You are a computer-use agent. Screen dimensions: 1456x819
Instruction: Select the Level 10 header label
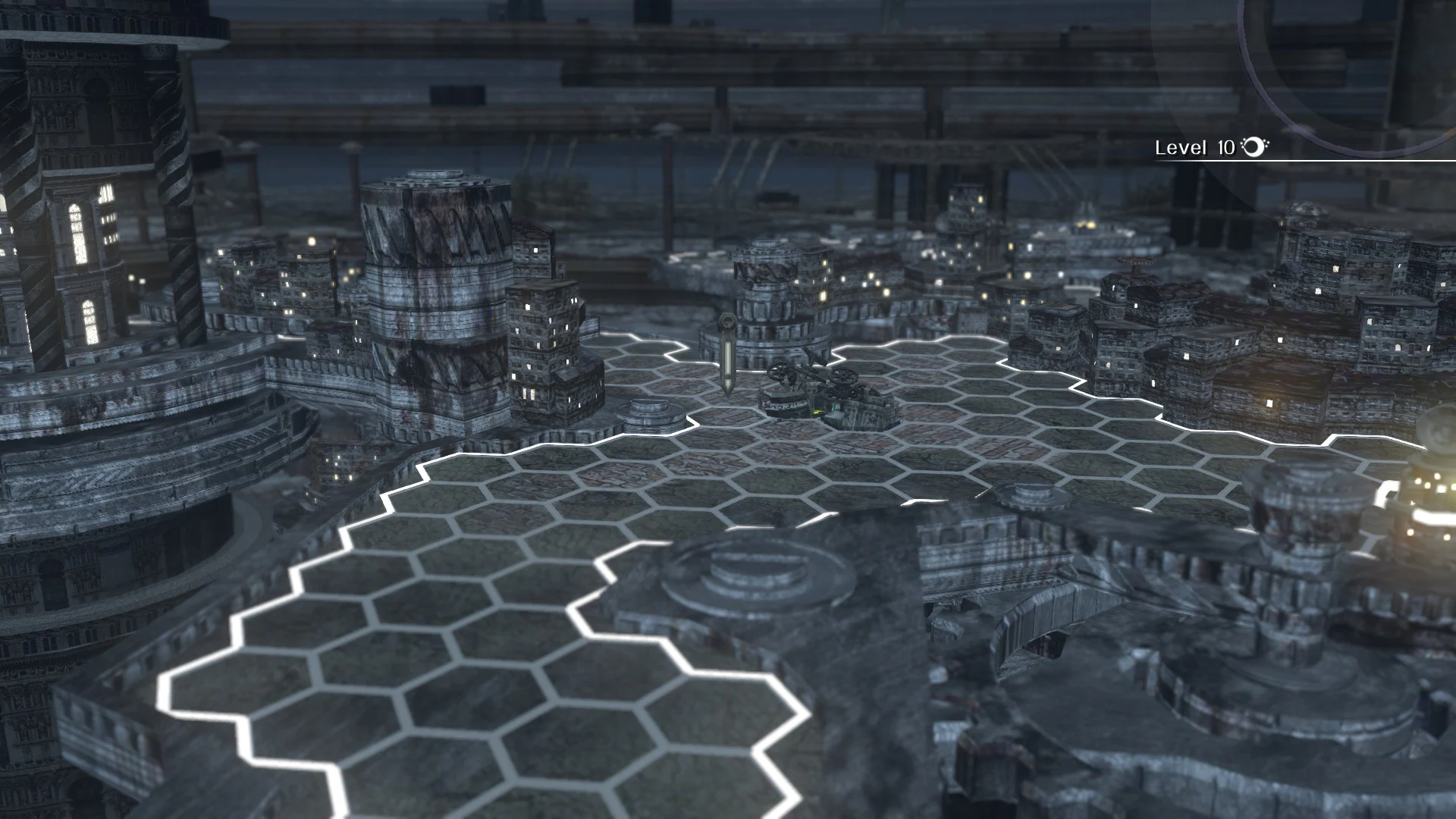1194,149
